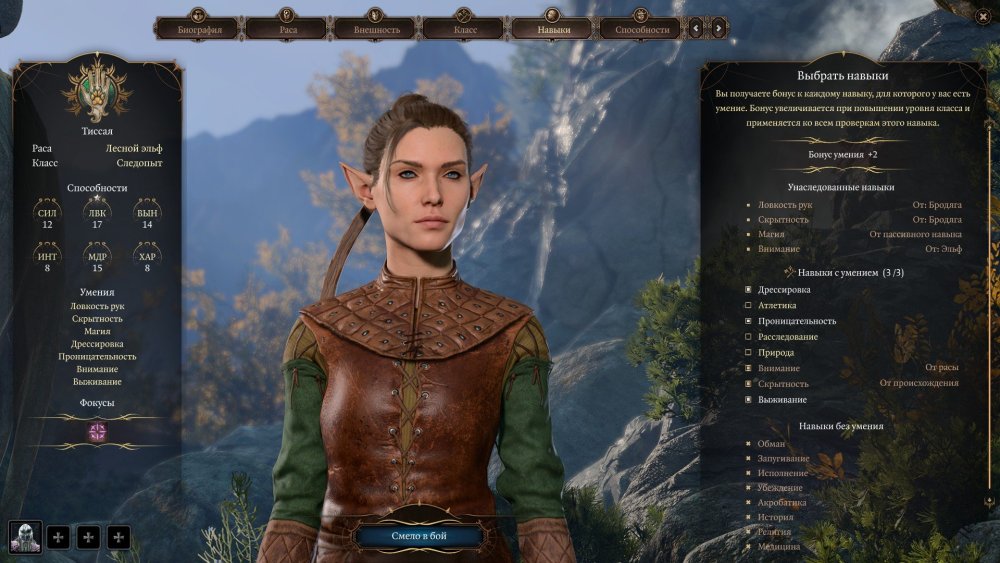
Task: Click the right arrow beside the tabs
Action: 719,29
